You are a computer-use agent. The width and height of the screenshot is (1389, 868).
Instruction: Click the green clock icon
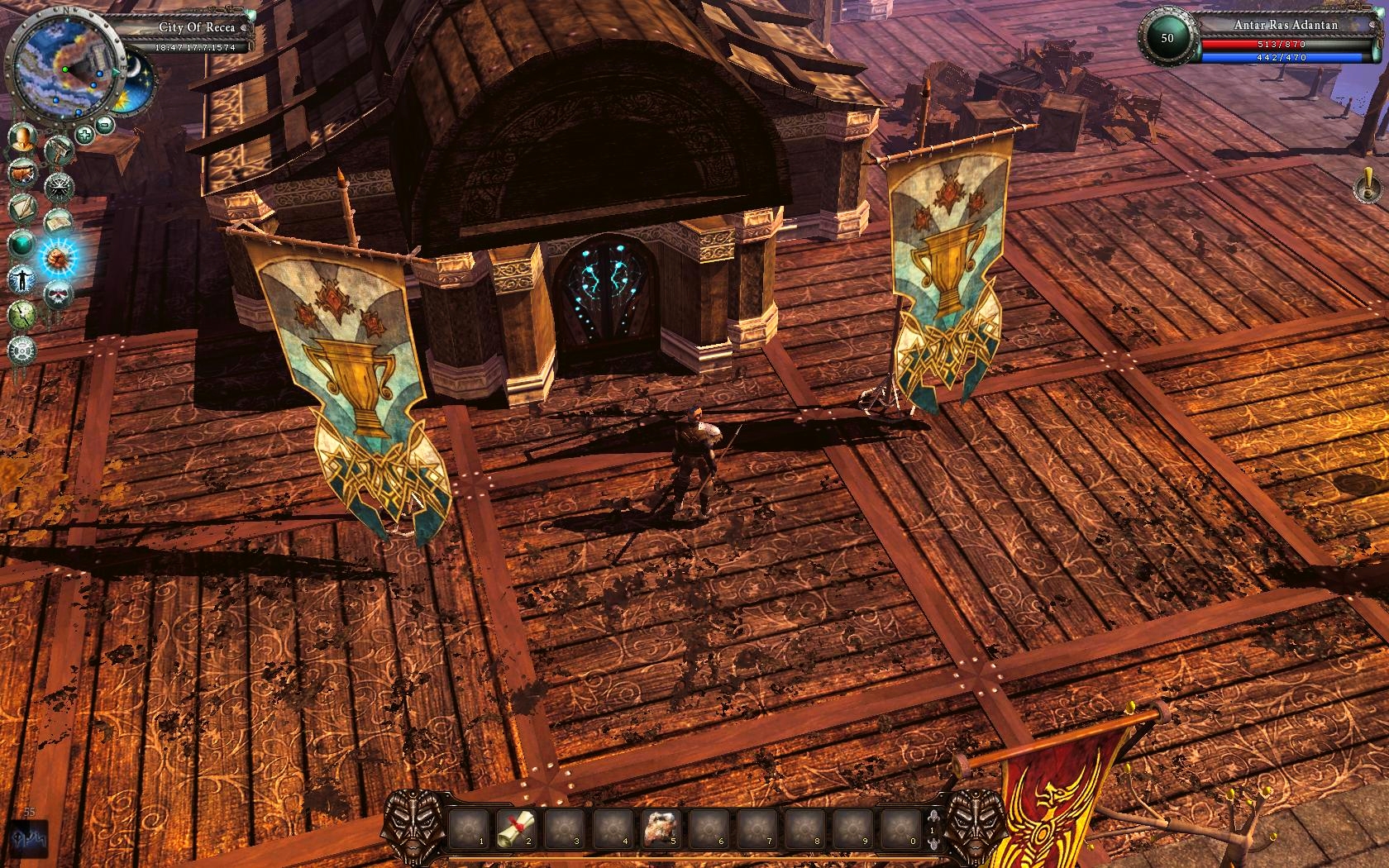(x=22, y=314)
